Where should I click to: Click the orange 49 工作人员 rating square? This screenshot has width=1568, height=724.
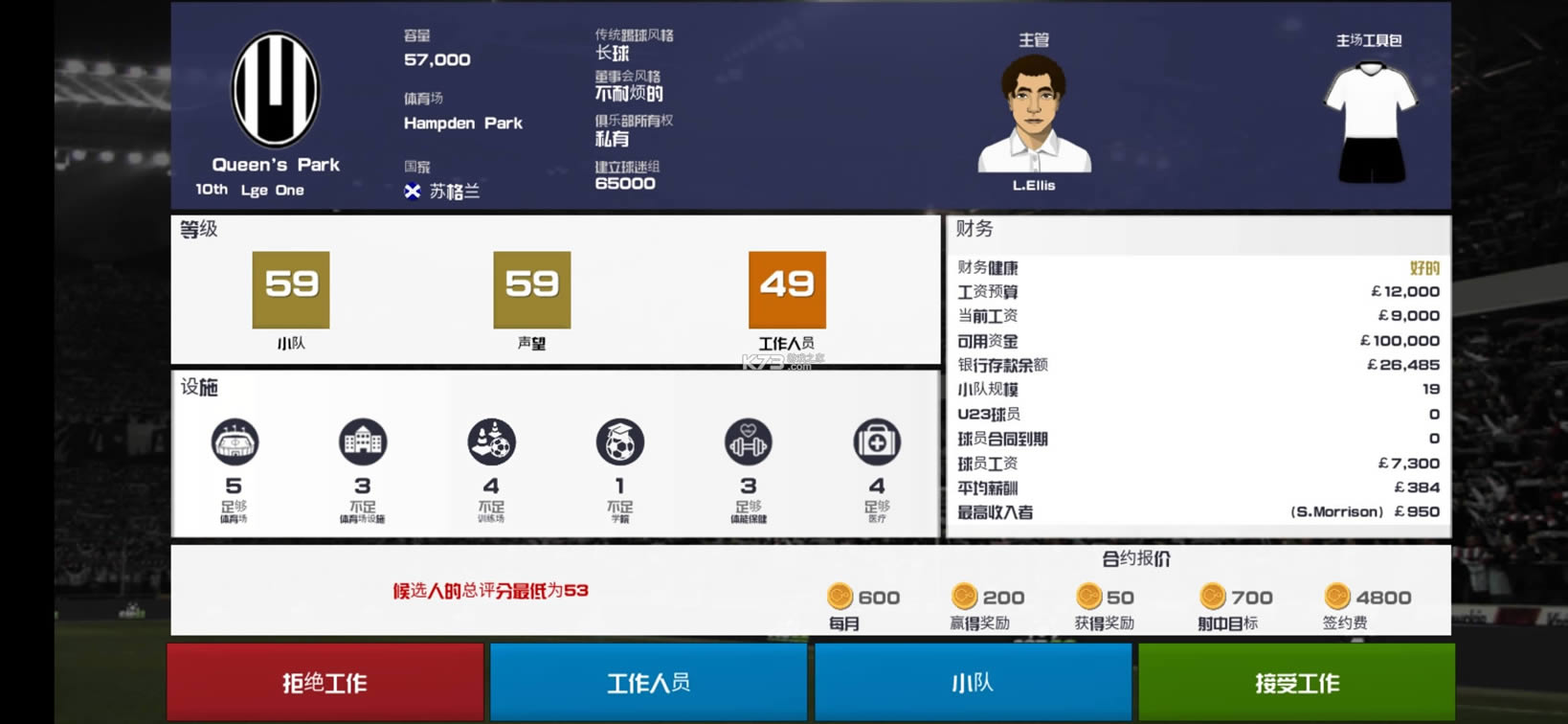(786, 289)
